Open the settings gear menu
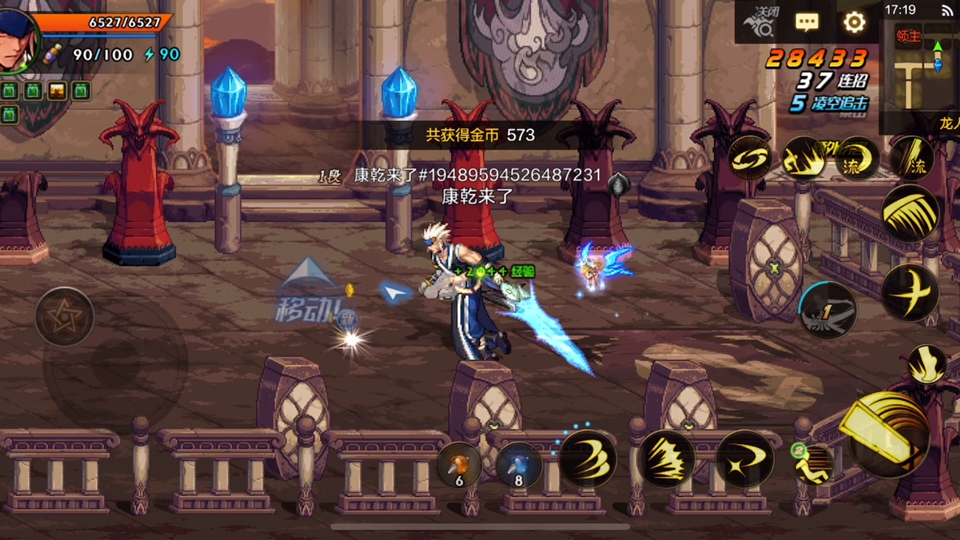The image size is (960, 540). click(854, 22)
